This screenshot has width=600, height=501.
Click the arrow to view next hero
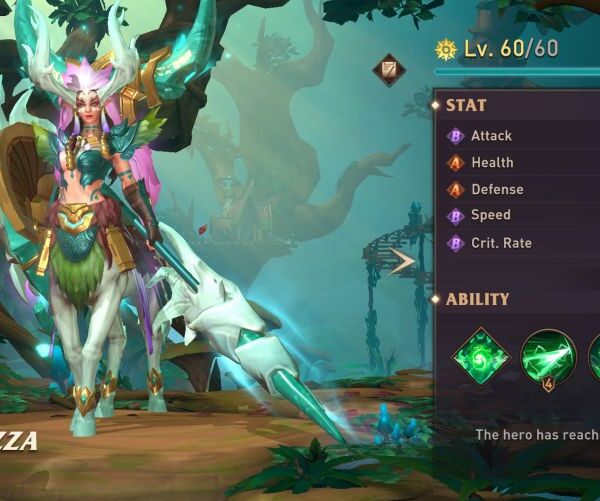[x=403, y=262]
